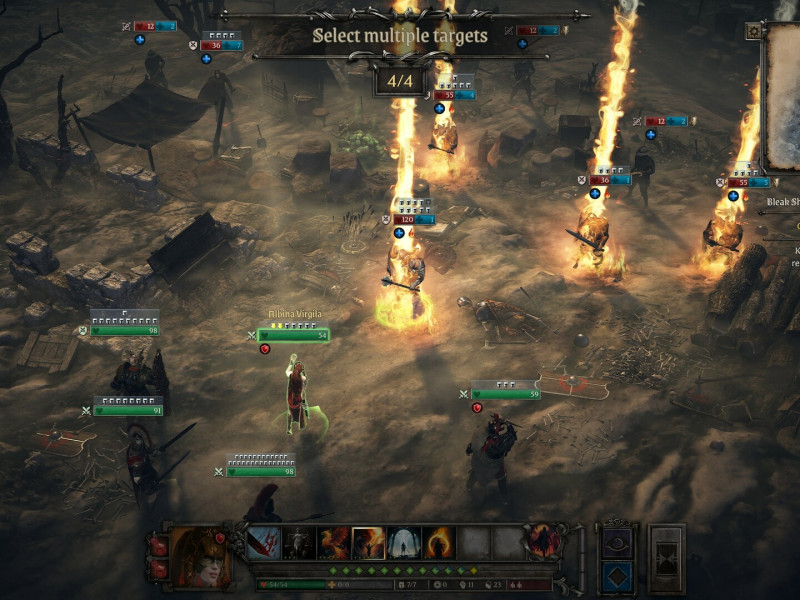Select the ally unit with 59 health
This screenshot has width=800, height=600.
pos(493,450)
